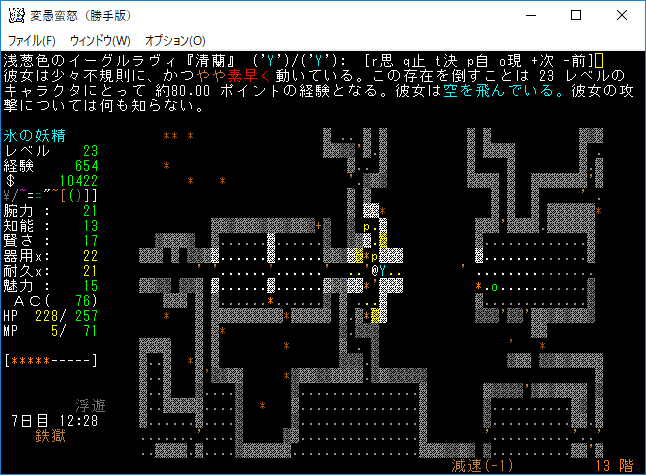
Task: Maximize the game window
Action: tap(575, 15)
